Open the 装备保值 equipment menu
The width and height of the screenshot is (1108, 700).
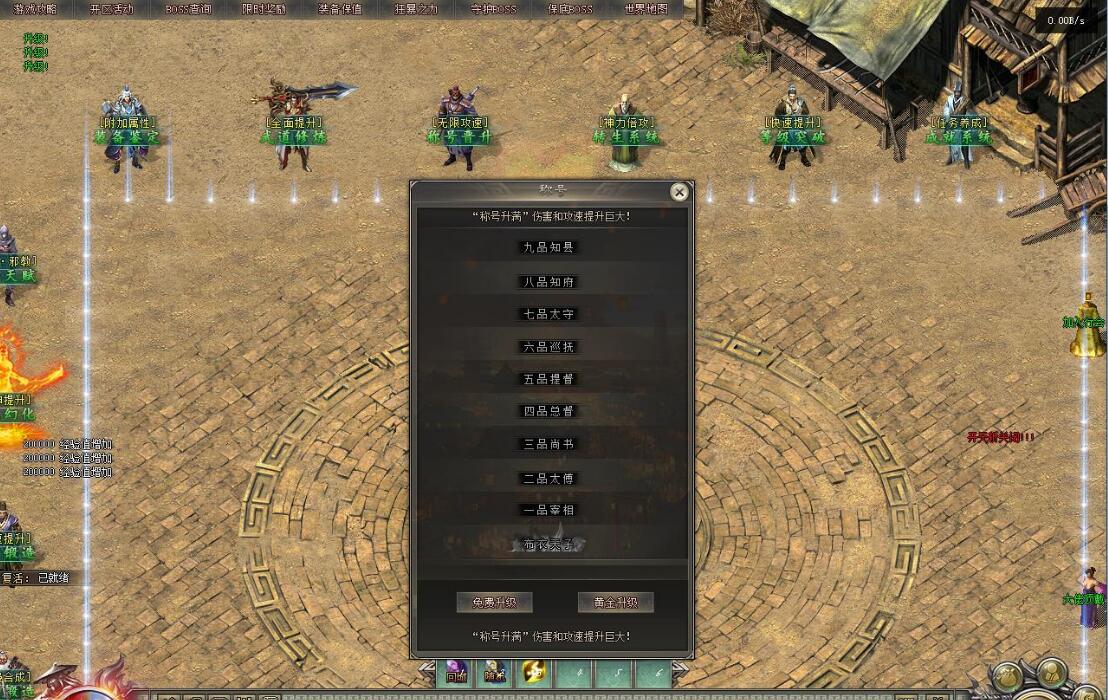pos(340,9)
